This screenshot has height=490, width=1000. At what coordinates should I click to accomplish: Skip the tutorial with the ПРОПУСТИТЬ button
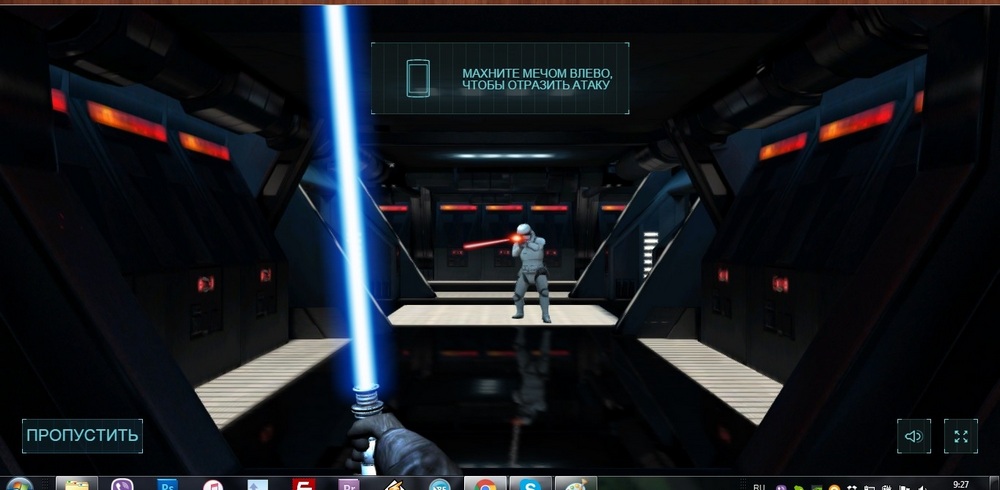(x=82, y=436)
